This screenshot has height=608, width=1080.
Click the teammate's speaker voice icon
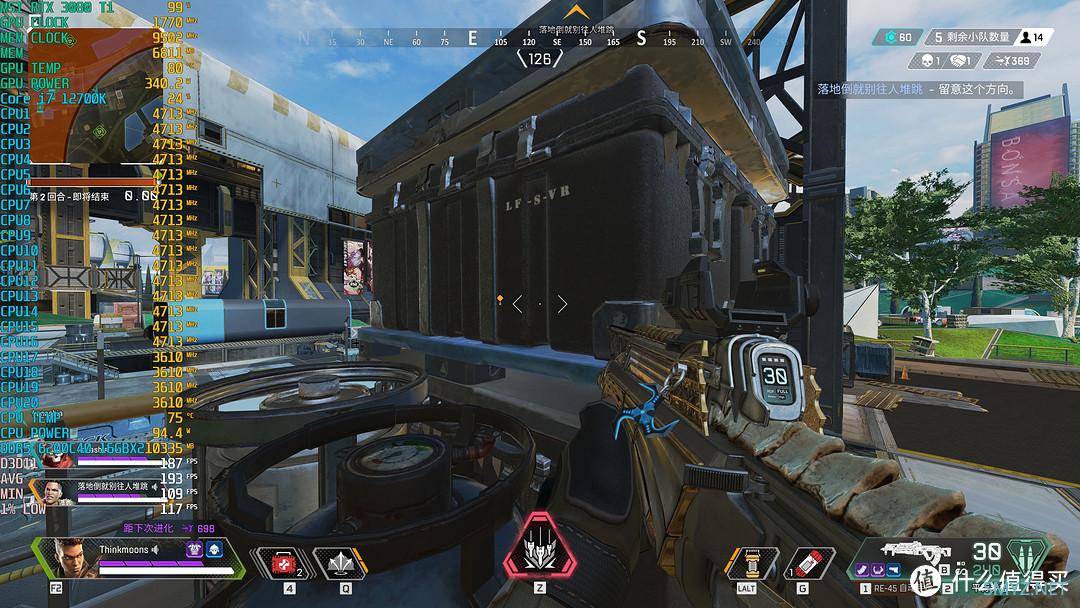pyautogui.click(x=155, y=486)
